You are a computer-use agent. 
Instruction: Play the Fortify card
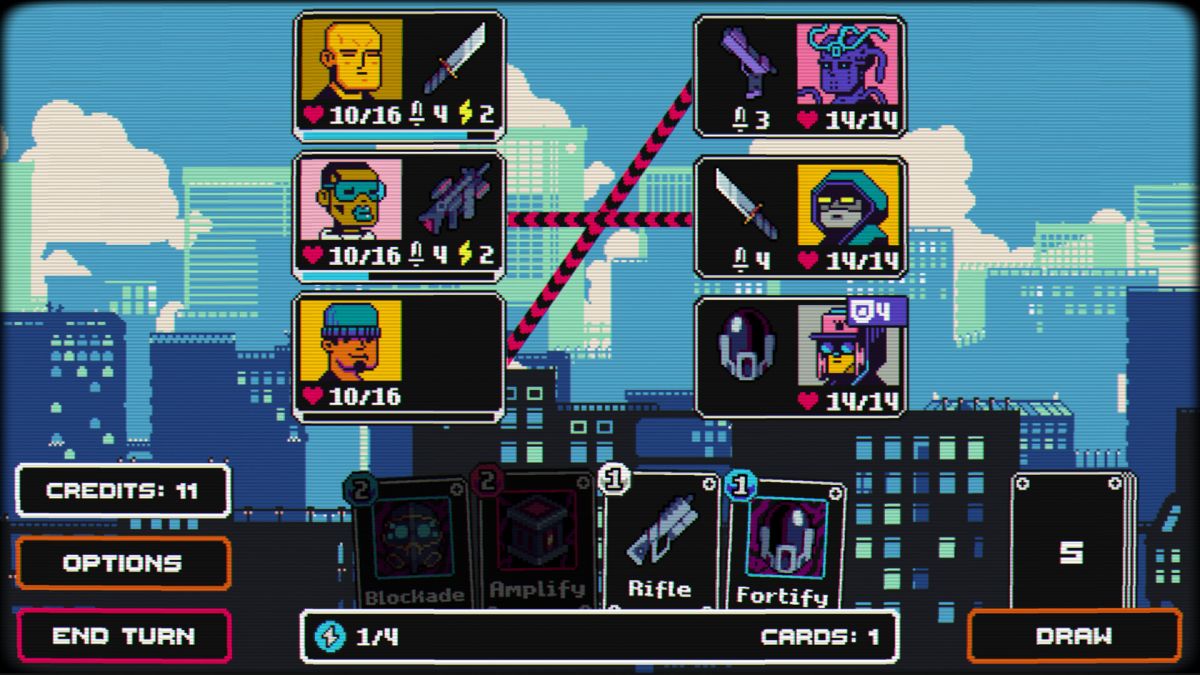[x=782, y=548]
